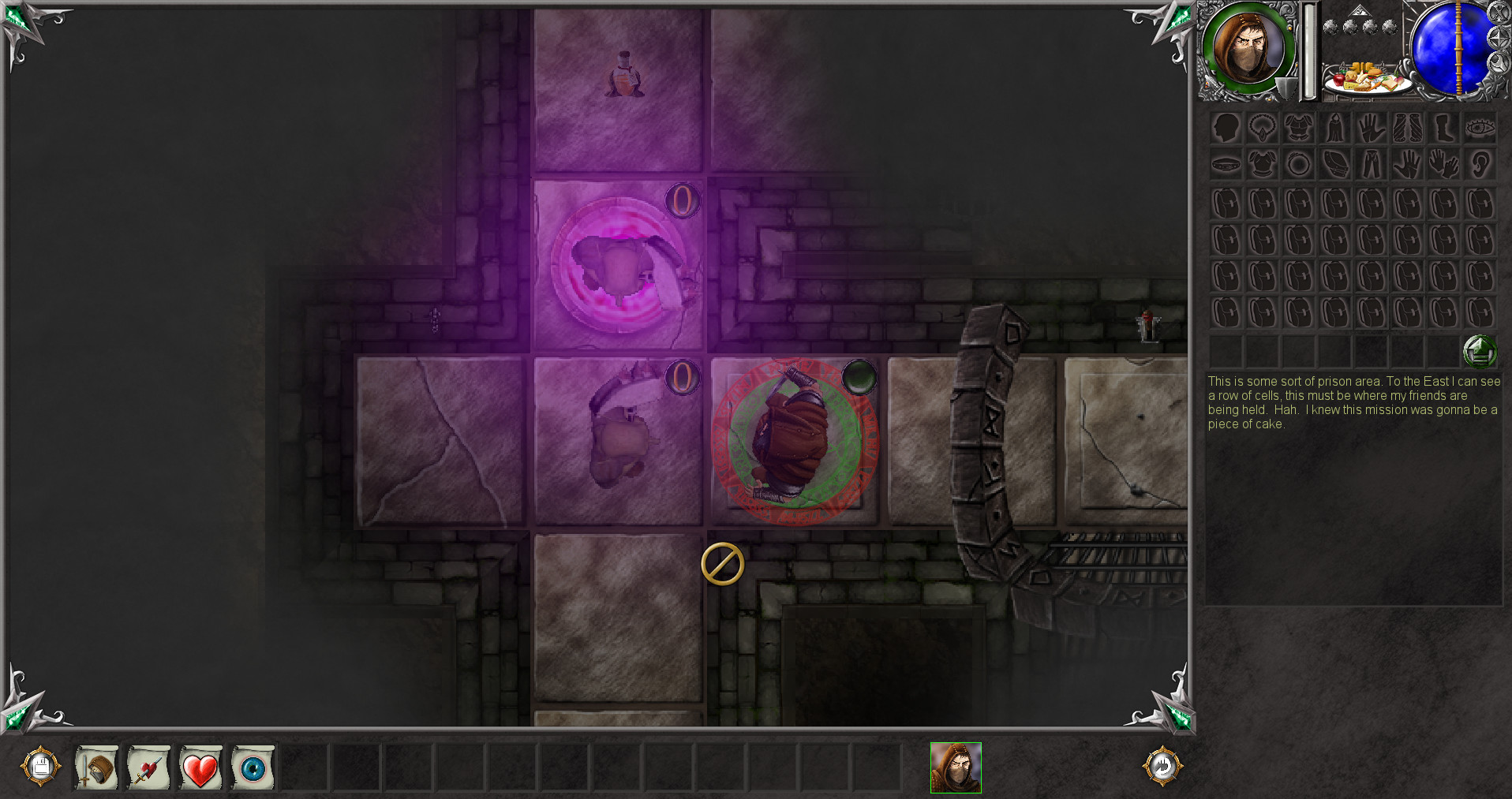
Task: Click the X button at the top right corner
Action: (1499, 13)
